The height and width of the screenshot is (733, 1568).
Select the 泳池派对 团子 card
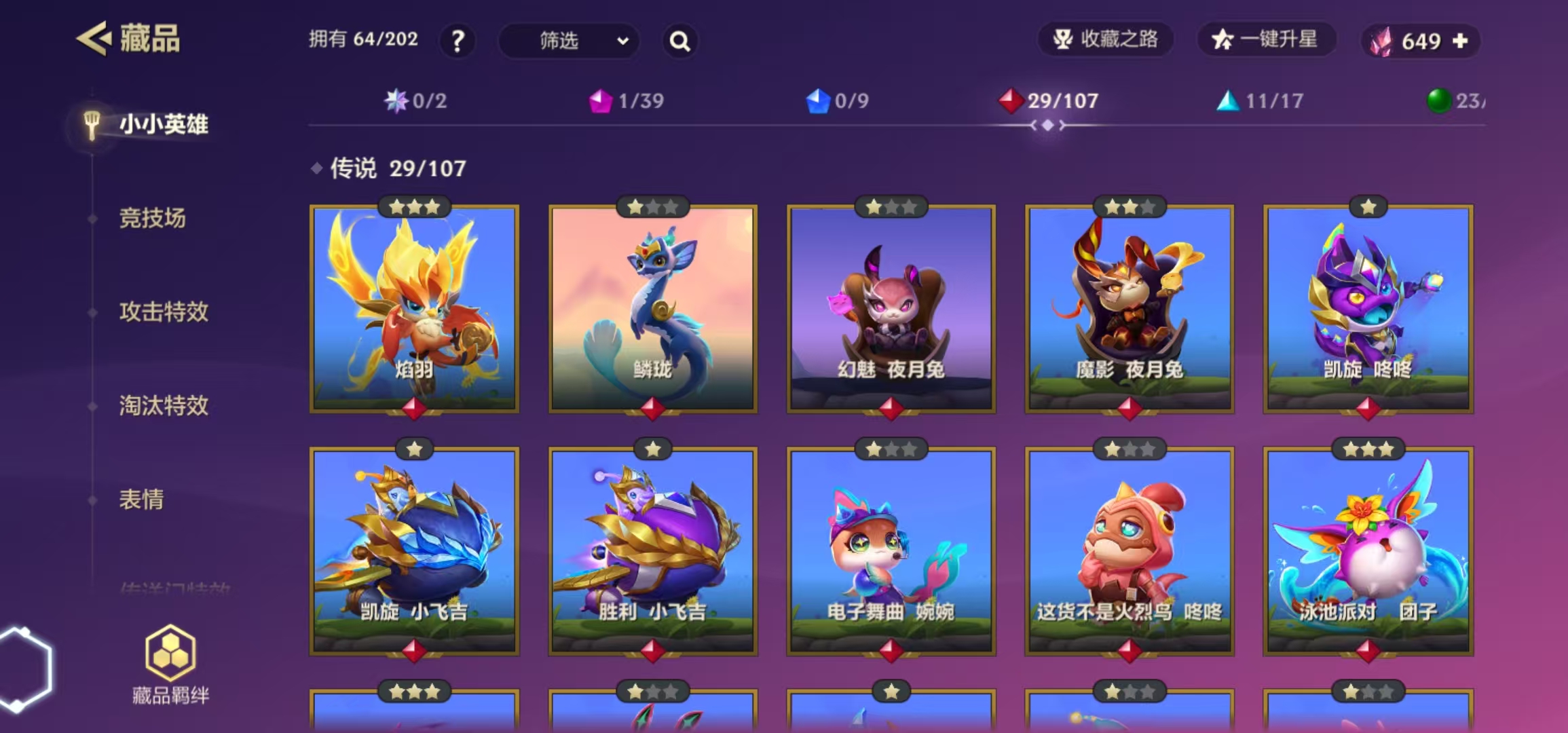[x=1368, y=551]
